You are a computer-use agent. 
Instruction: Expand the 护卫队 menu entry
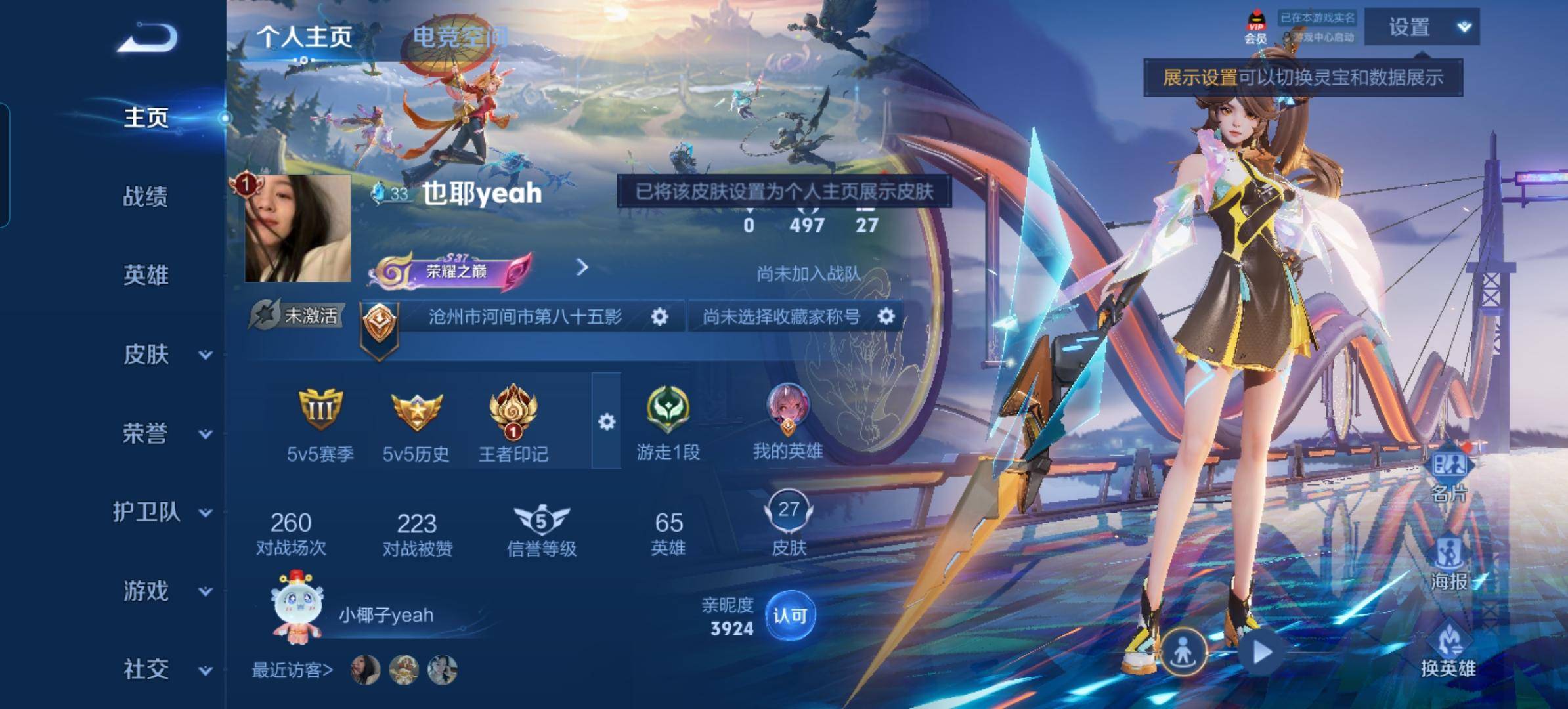click(x=161, y=512)
